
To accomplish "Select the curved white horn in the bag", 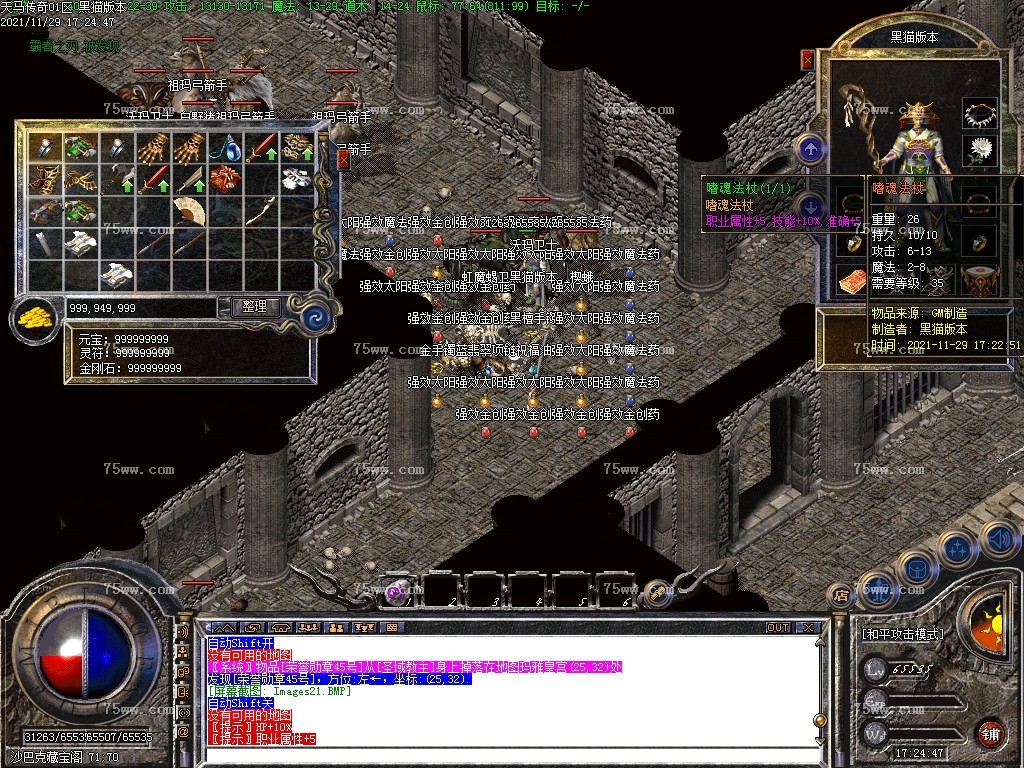I will tap(263, 211).
